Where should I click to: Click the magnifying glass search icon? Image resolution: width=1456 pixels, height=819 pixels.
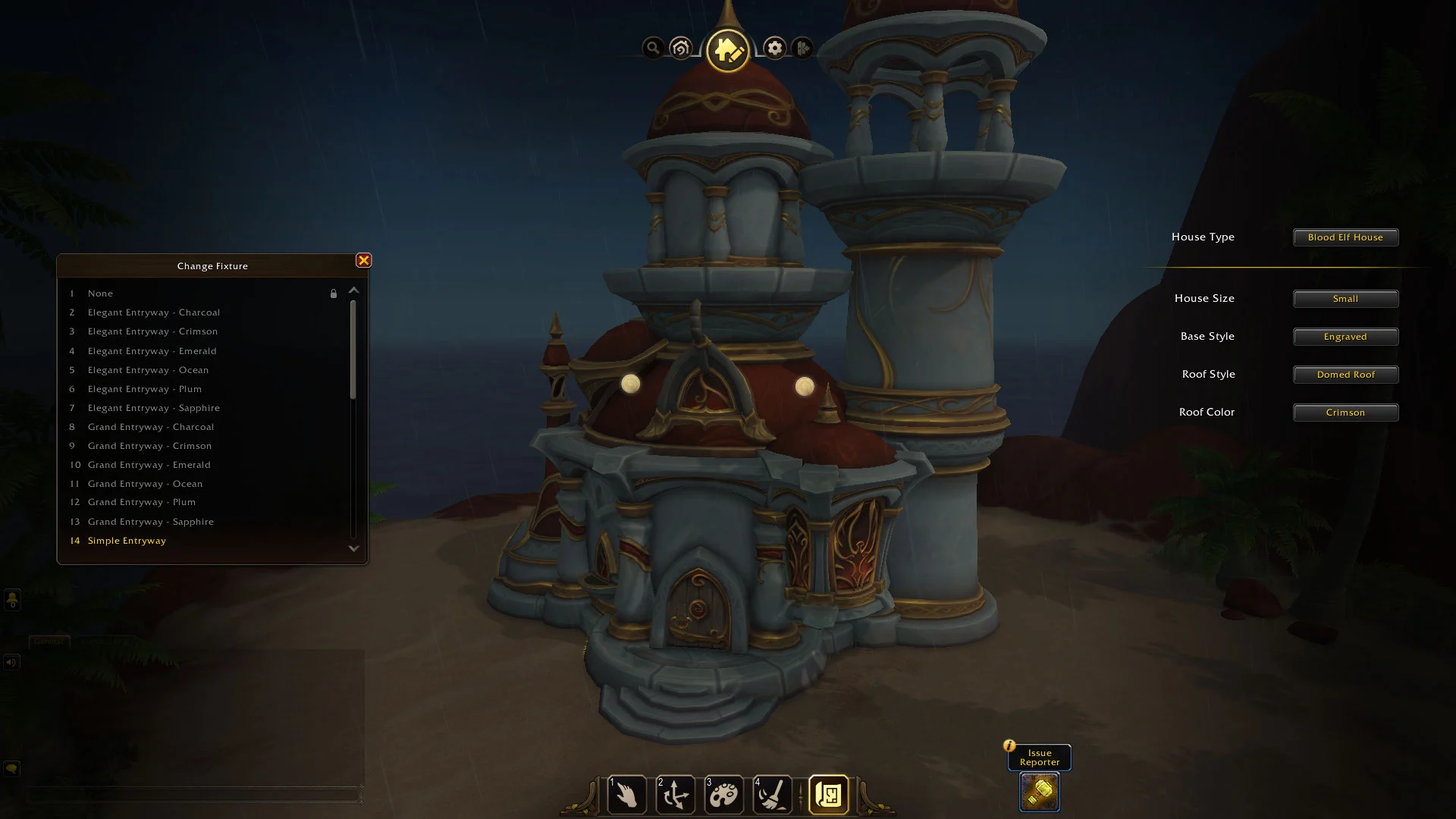click(653, 49)
